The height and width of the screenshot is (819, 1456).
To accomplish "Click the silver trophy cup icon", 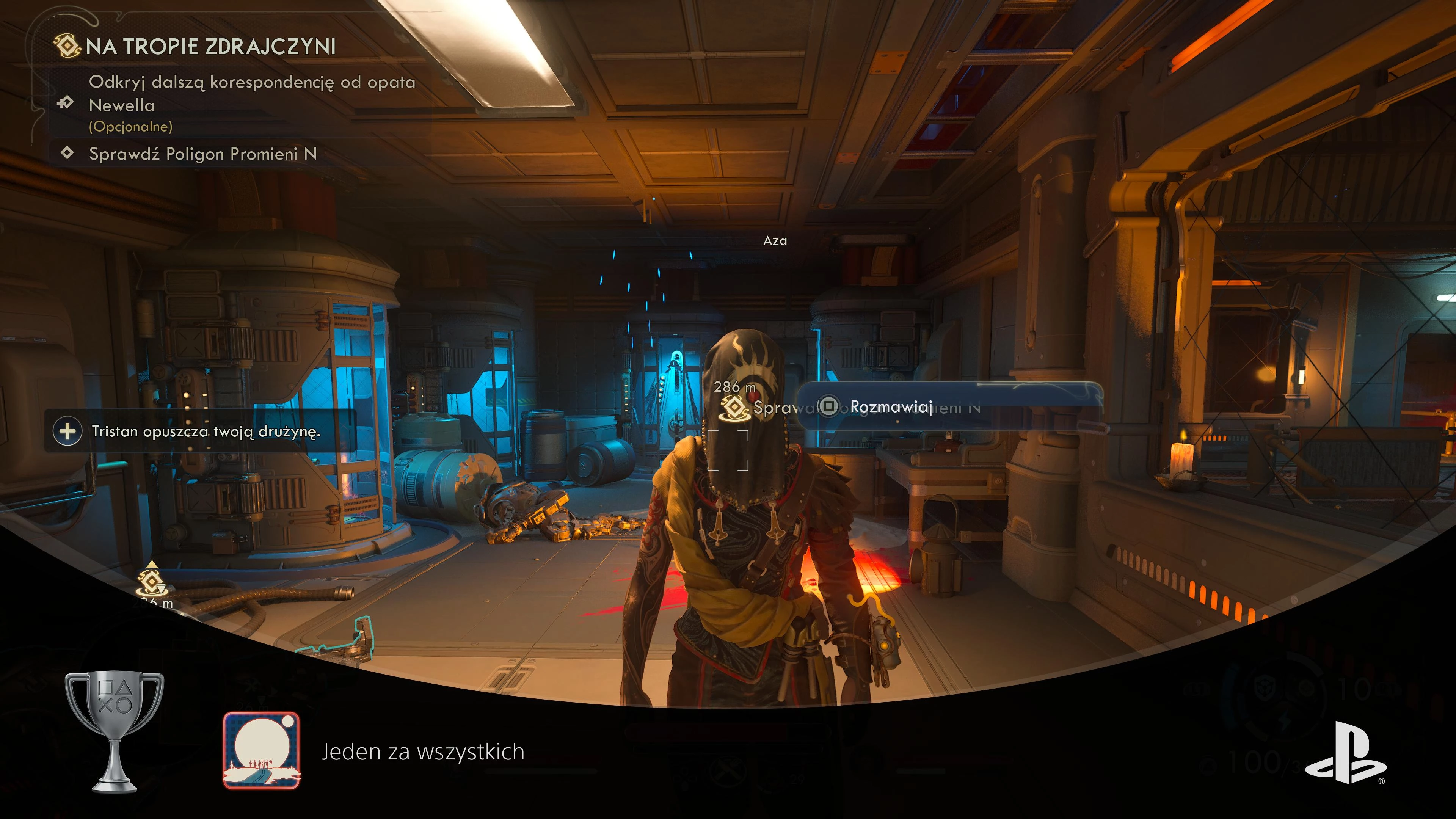I will coord(115,731).
